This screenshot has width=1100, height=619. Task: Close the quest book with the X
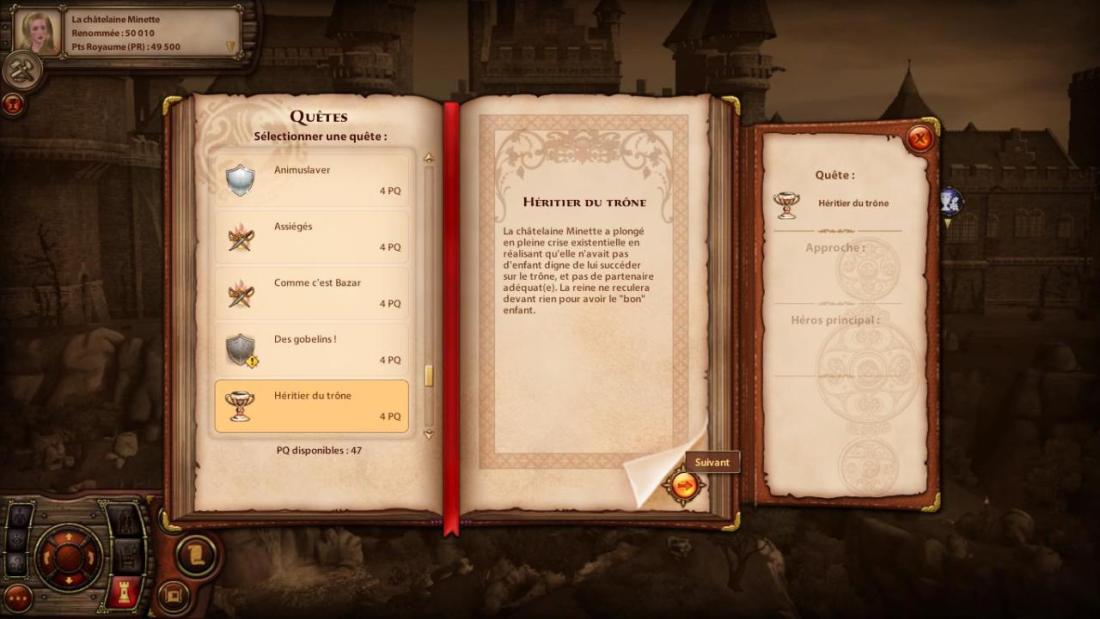919,139
